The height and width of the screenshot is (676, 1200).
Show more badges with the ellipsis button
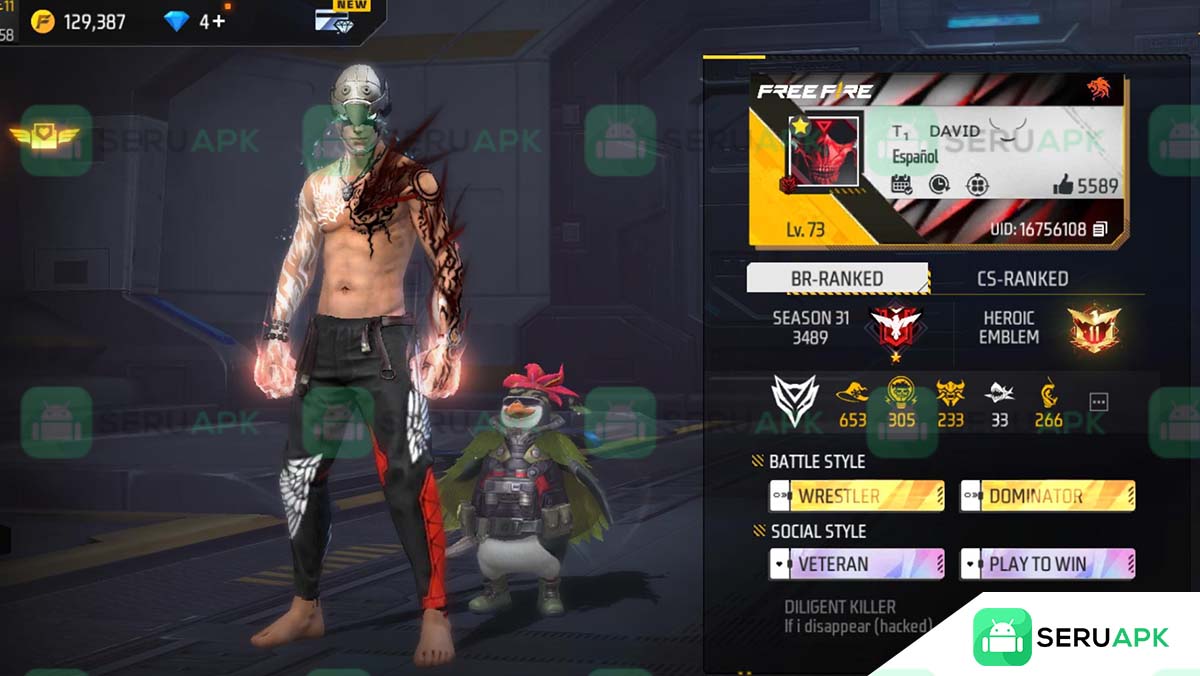[x=1098, y=402]
